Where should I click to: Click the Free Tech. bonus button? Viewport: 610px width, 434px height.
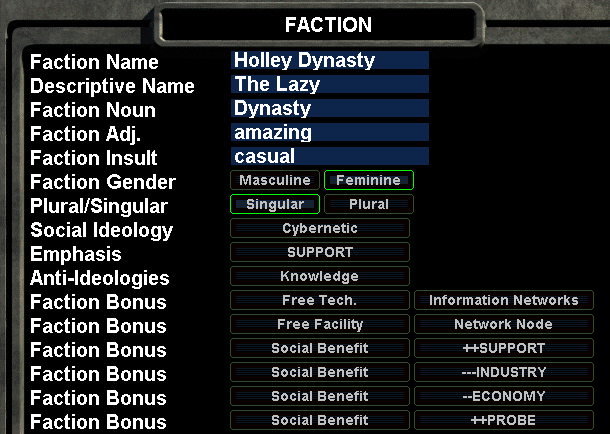point(320,300)
